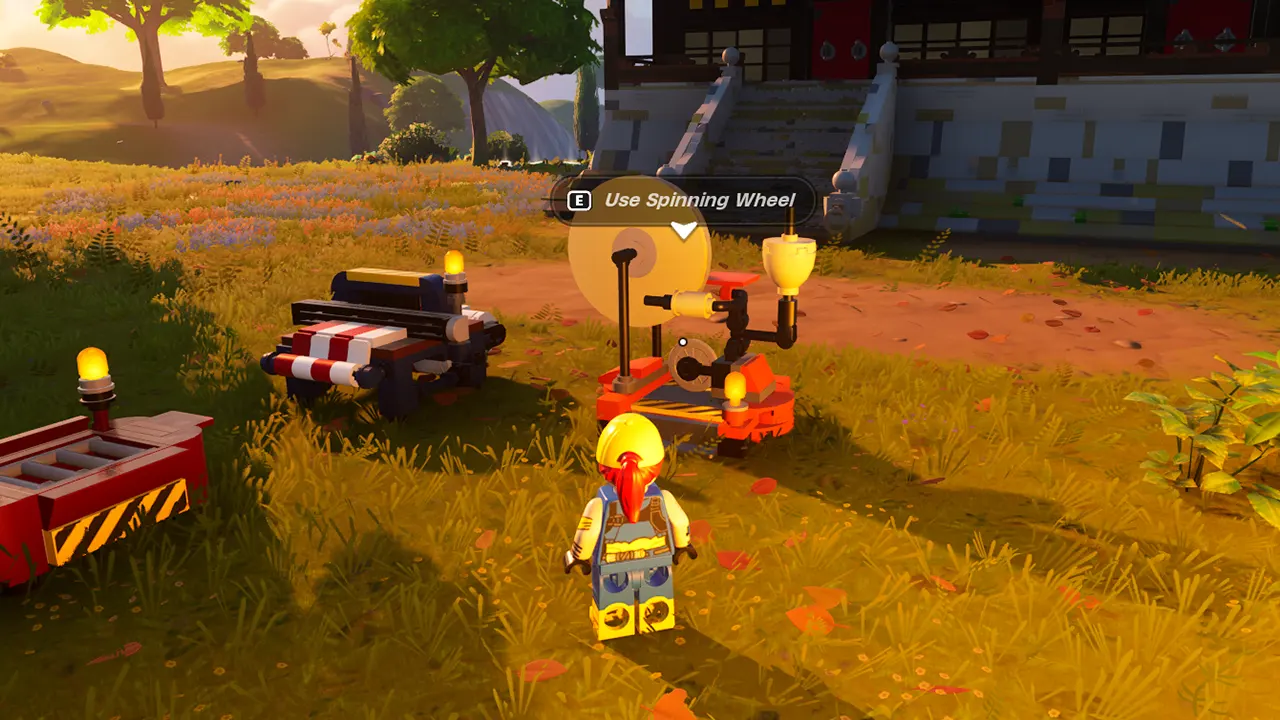Expand the downward chevron below the prompt

click(x=684, y=228)
